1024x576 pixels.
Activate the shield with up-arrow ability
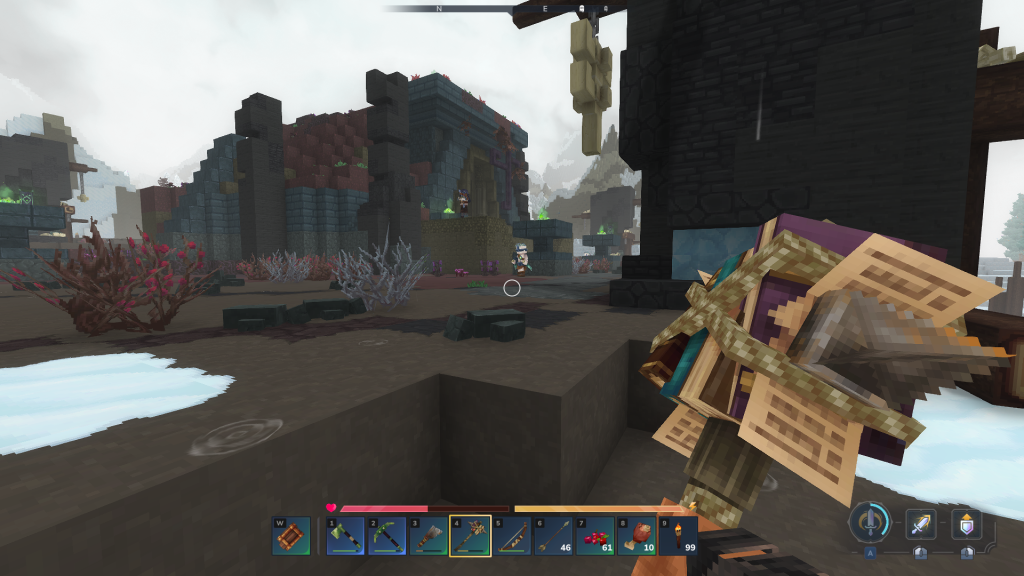tap(966, 524)
